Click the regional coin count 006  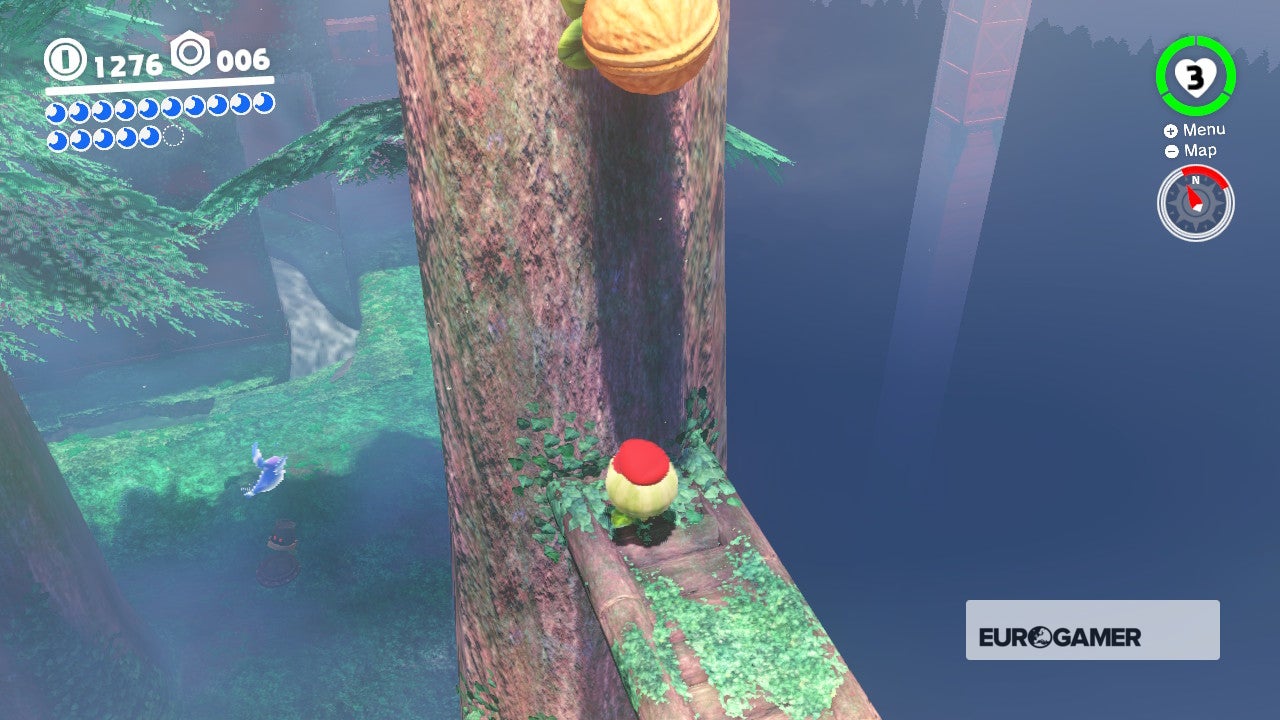click(x=241, y=61)
